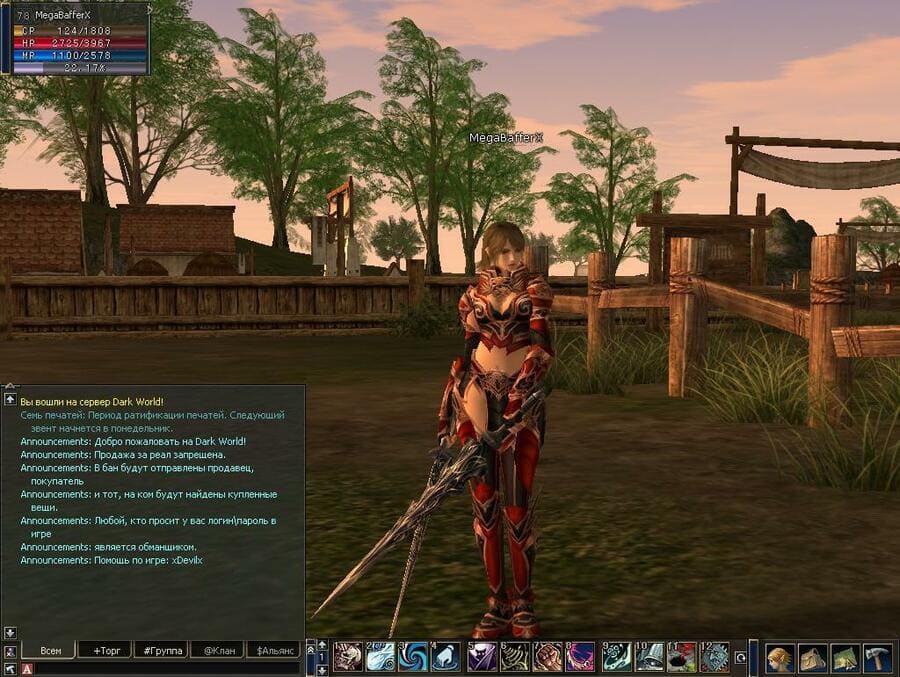900x677 pixels.
Task: Open the hammer icon system menu
Action: (x=877, y=657)
